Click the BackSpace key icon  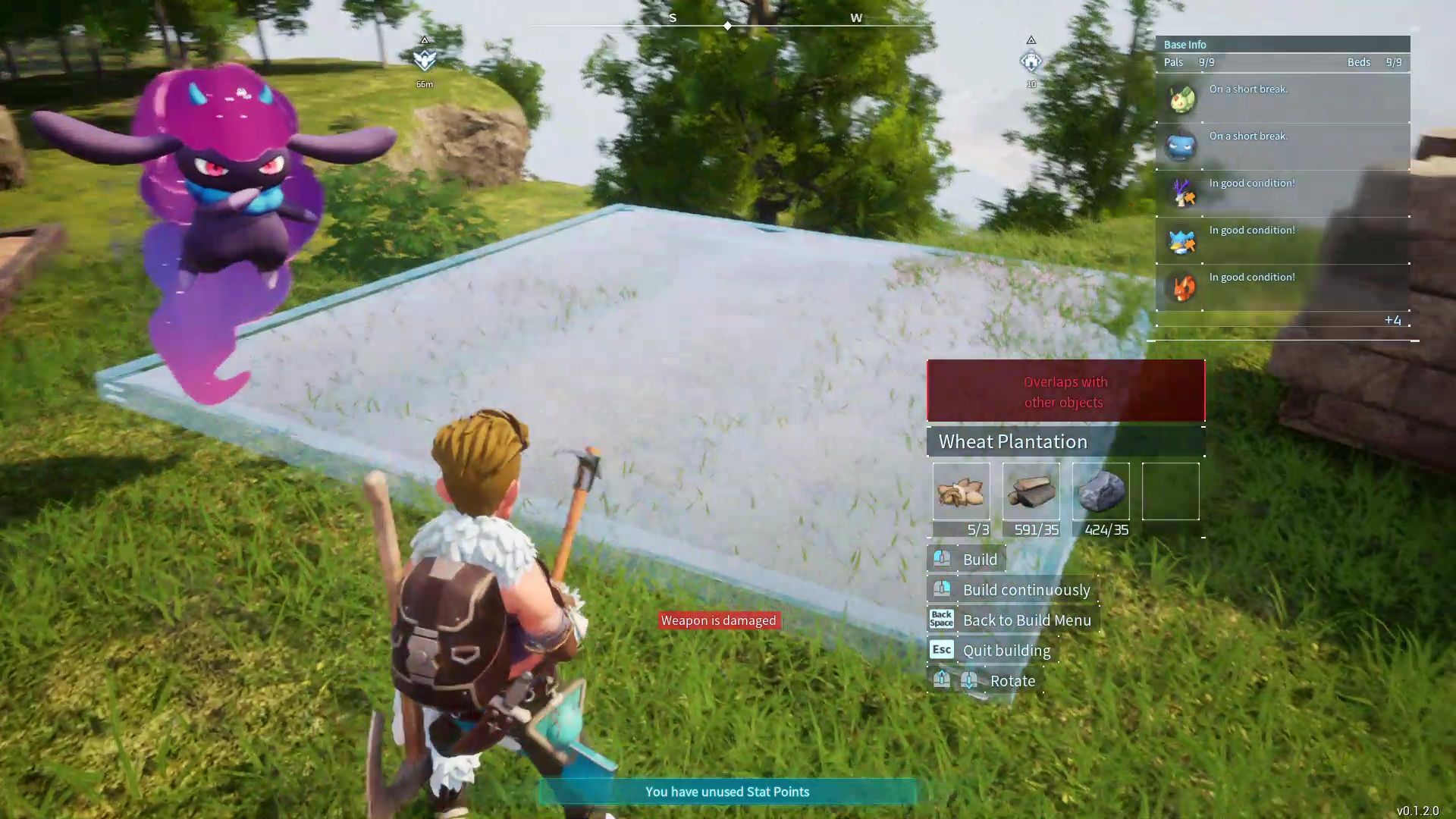tap(941, 620)
